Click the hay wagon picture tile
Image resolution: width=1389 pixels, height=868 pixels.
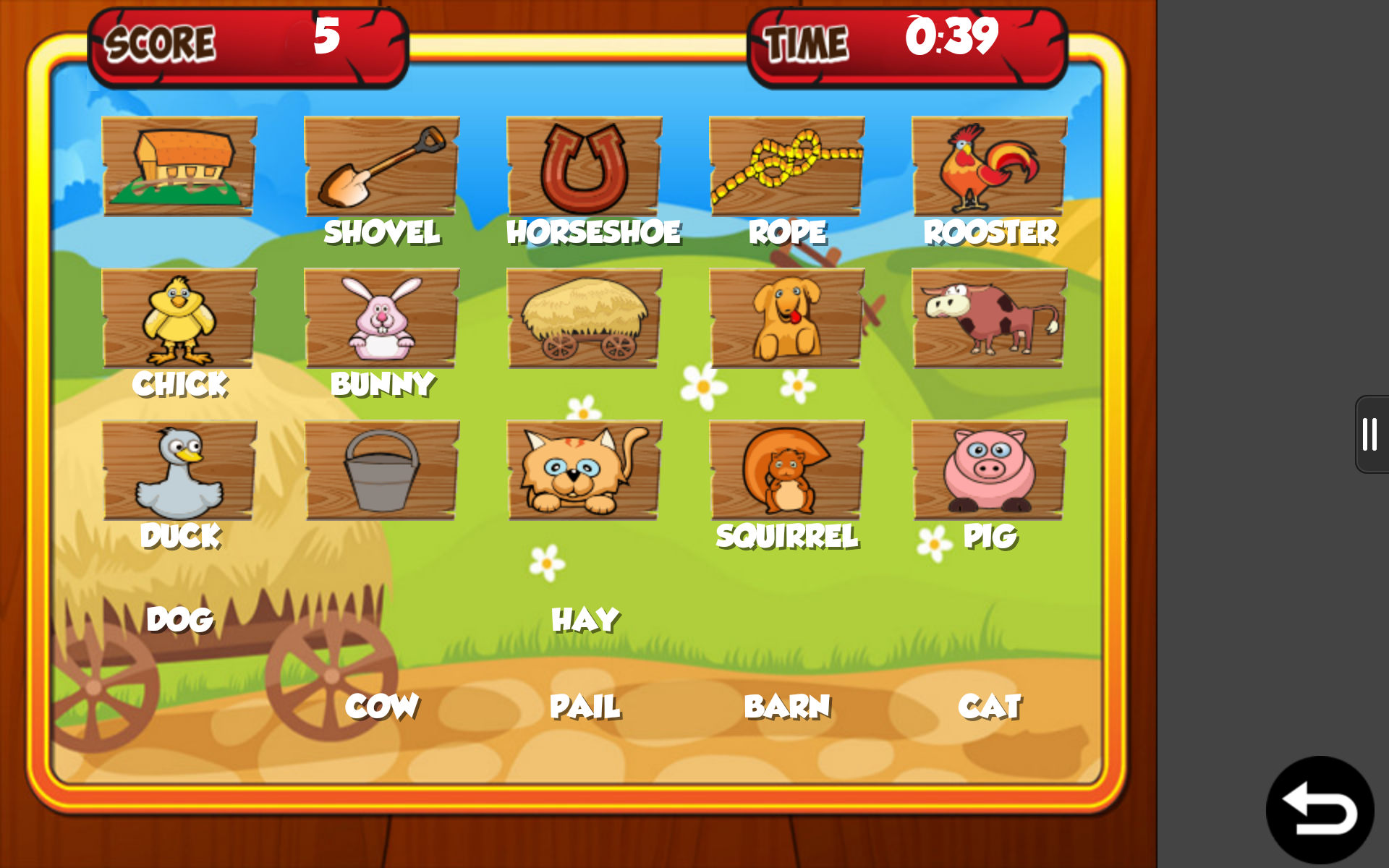pyautogui.click(x=584, y=318)
